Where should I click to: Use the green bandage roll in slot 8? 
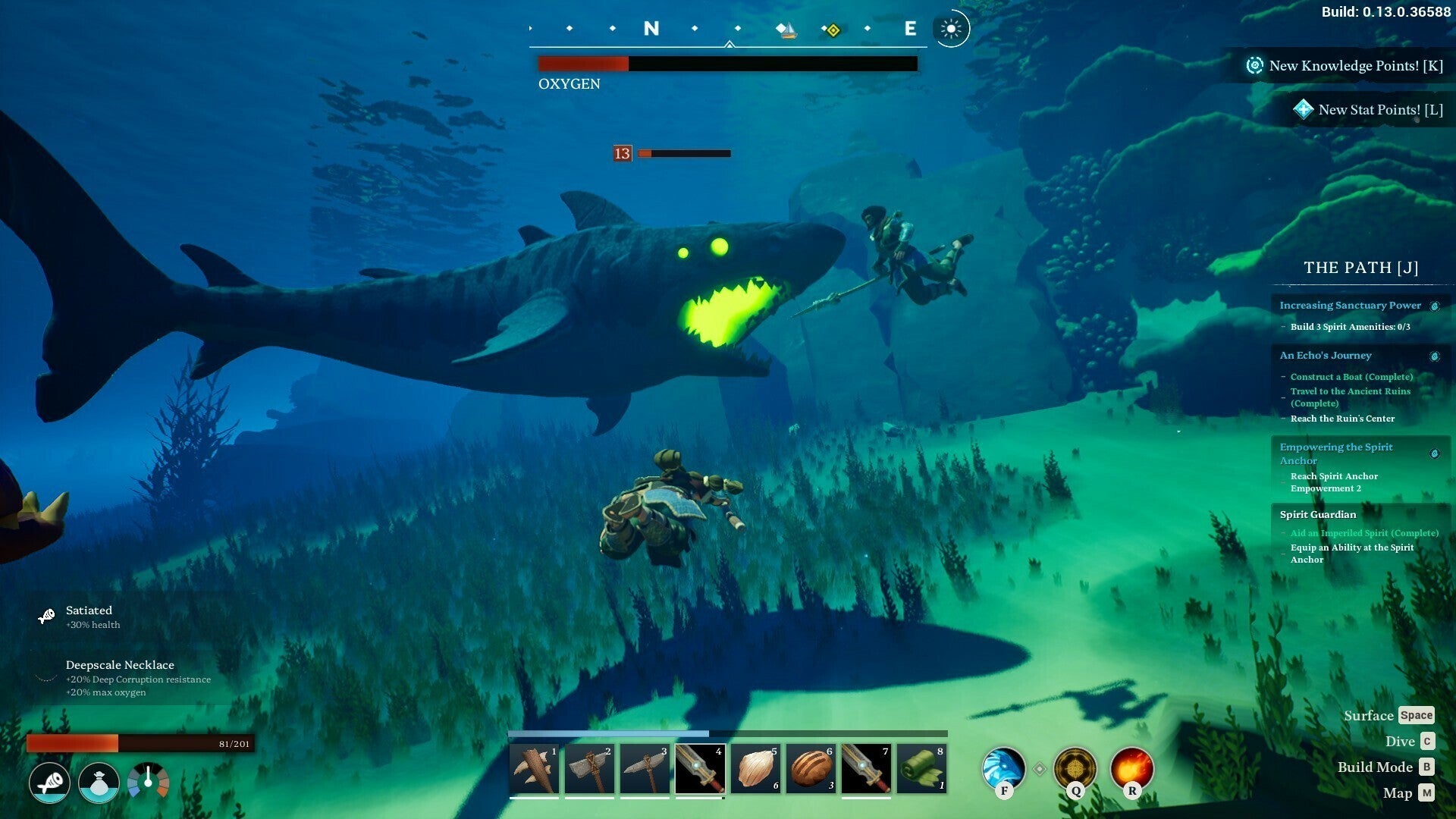click(x=921, y=769)
